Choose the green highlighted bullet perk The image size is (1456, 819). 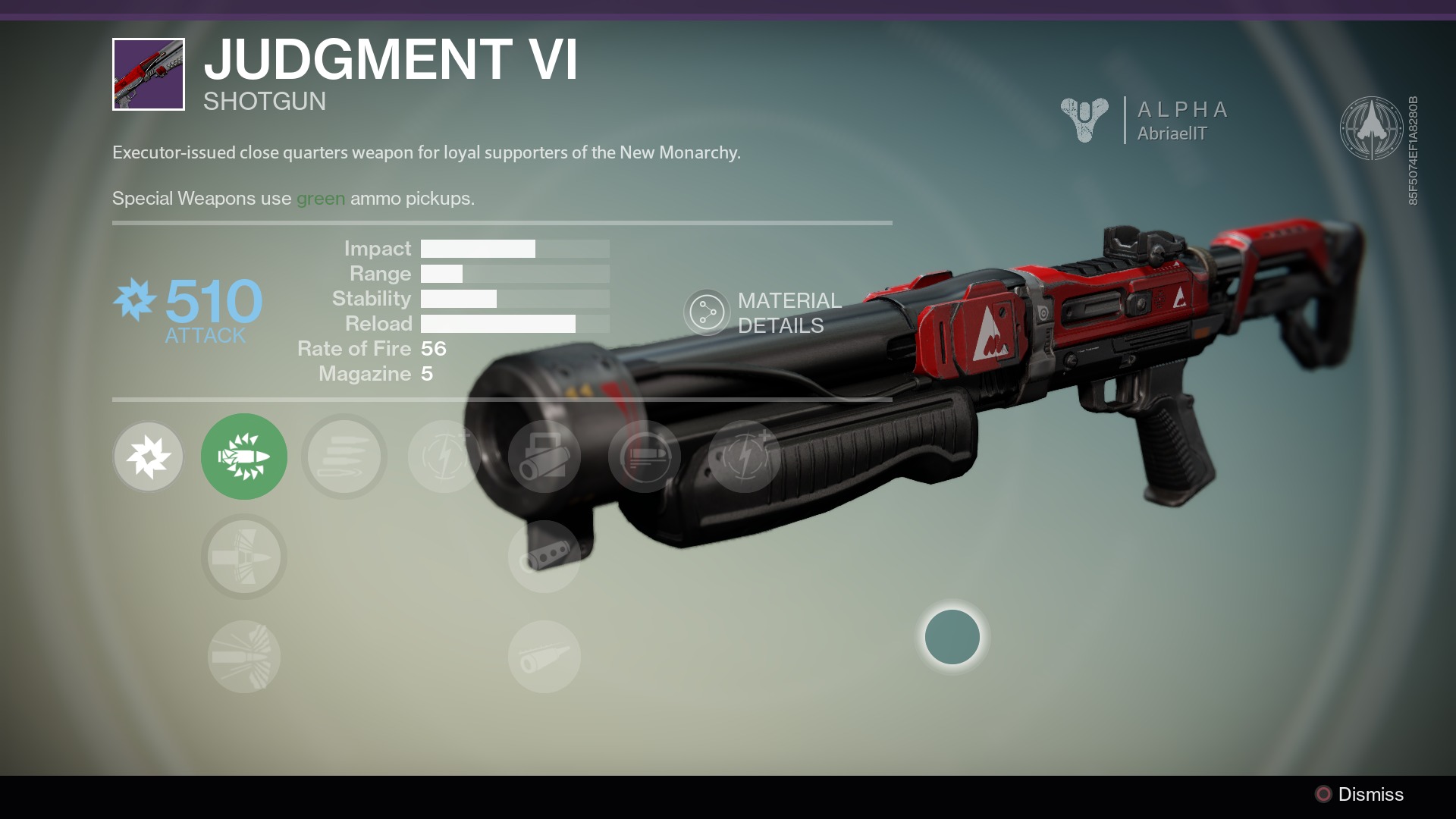tap(244, 457)
